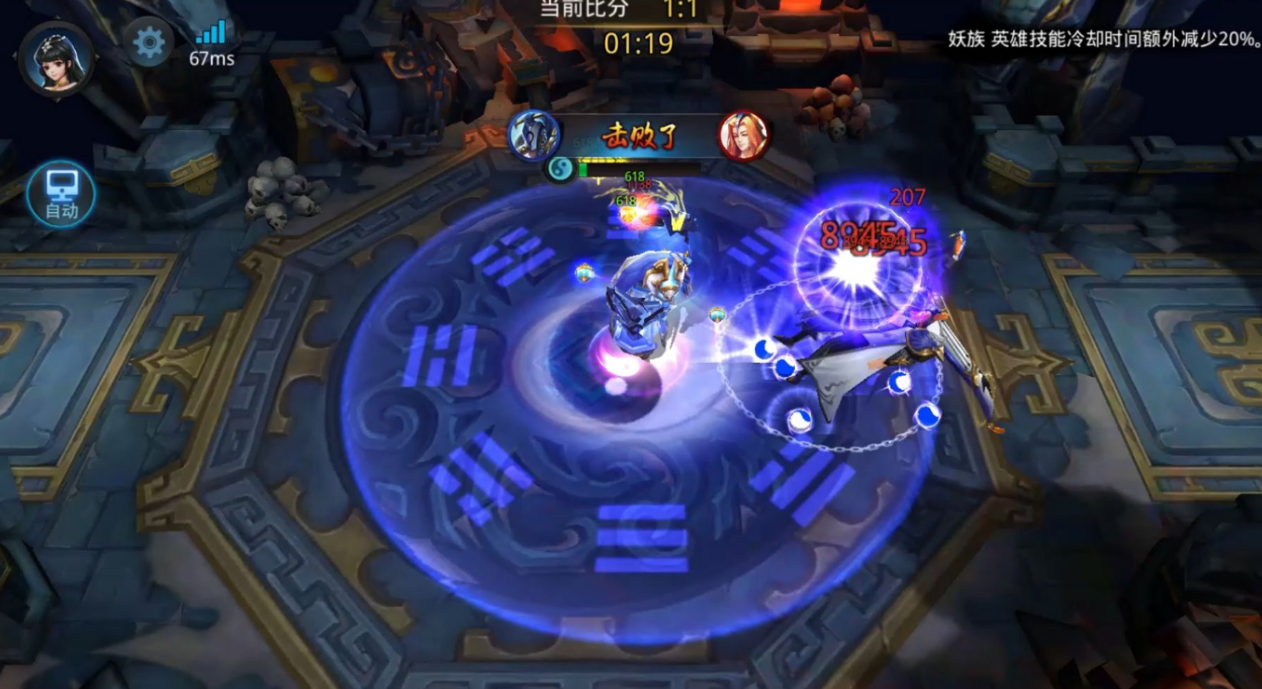Click the hero portrait avatar
Image resolution: width=1262 pixels, height=689 pixels.
pyautogui.click(x=56, y=57)
